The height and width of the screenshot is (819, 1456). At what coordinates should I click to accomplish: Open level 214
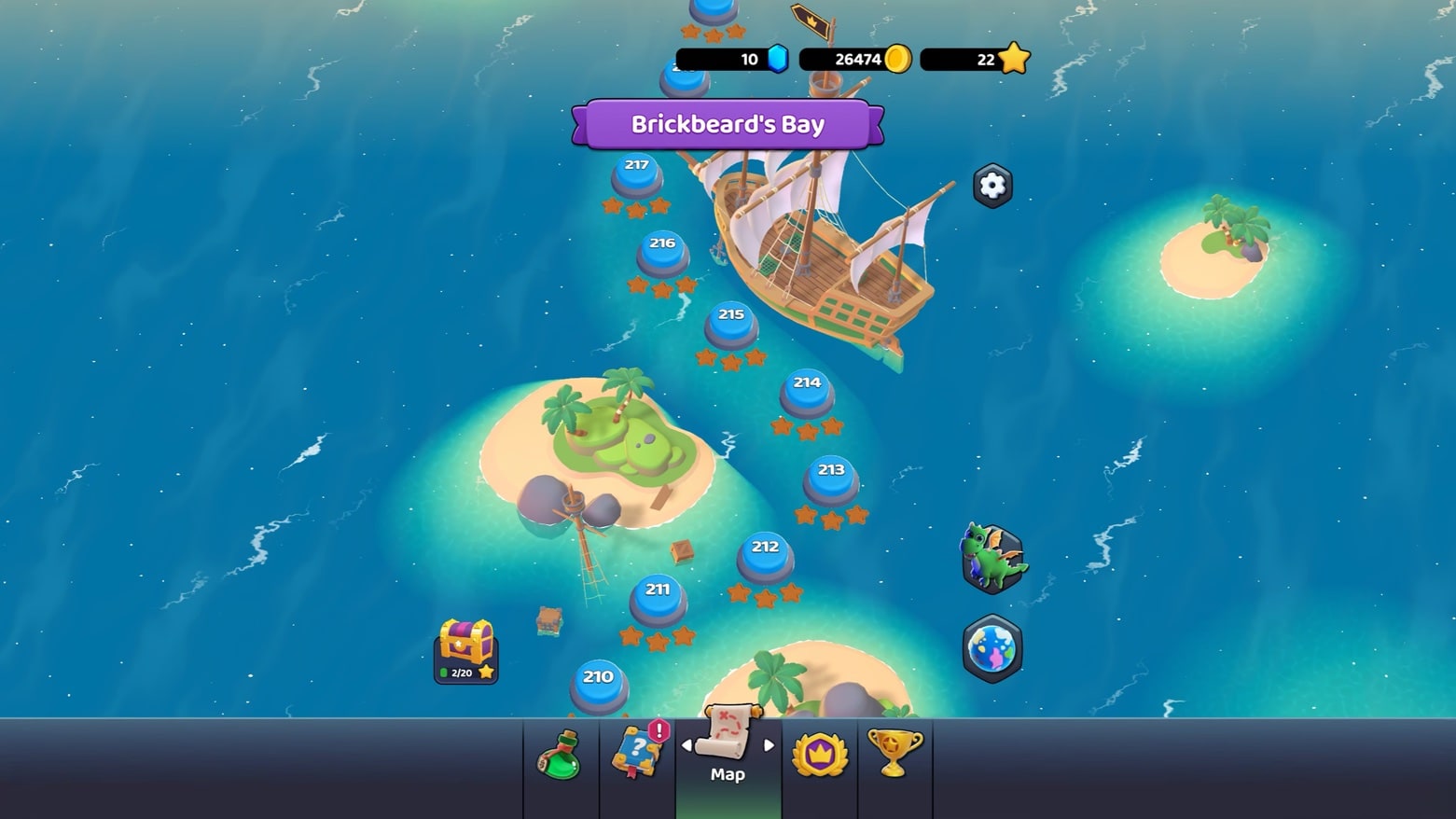click(x=807, y=392)
